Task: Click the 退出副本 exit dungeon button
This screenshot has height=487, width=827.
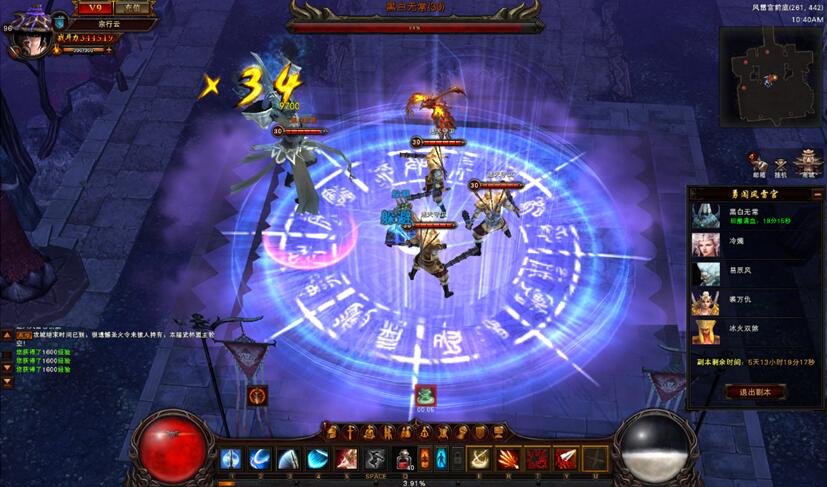Action: tap(755, 392)
